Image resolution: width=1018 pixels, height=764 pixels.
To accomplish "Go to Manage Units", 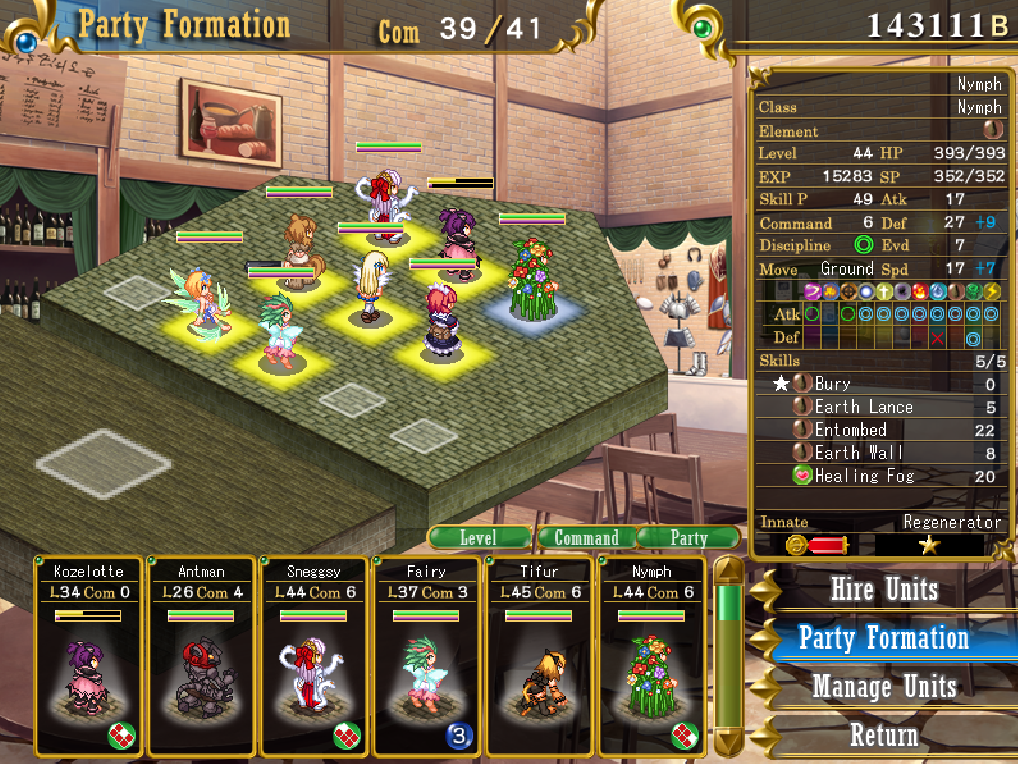I will [x=884, y=687].
